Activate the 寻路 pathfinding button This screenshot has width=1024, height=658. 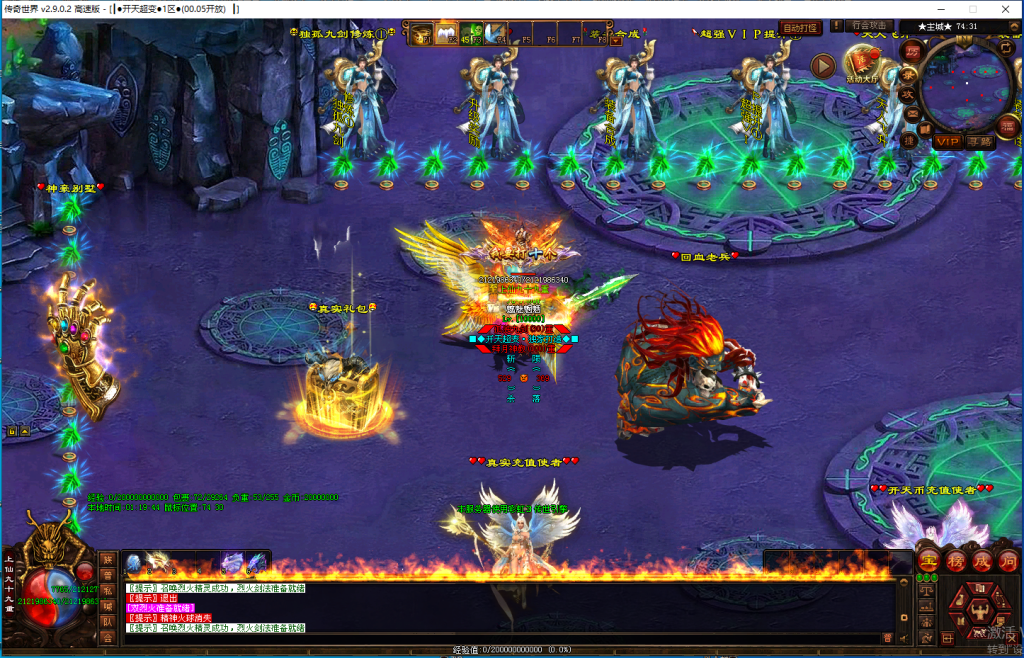(981, 142)
